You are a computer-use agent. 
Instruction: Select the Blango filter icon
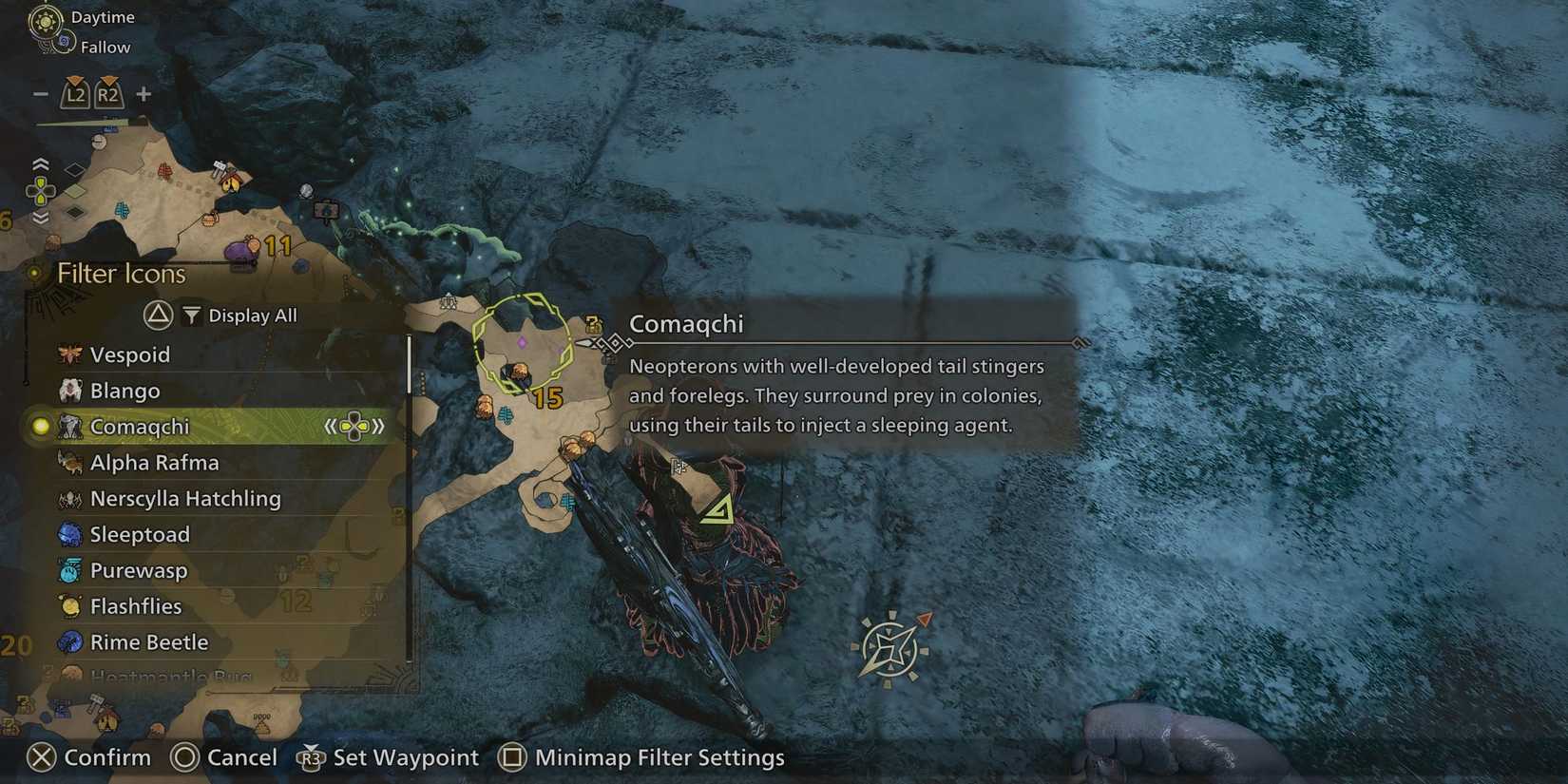coord(124,391)
